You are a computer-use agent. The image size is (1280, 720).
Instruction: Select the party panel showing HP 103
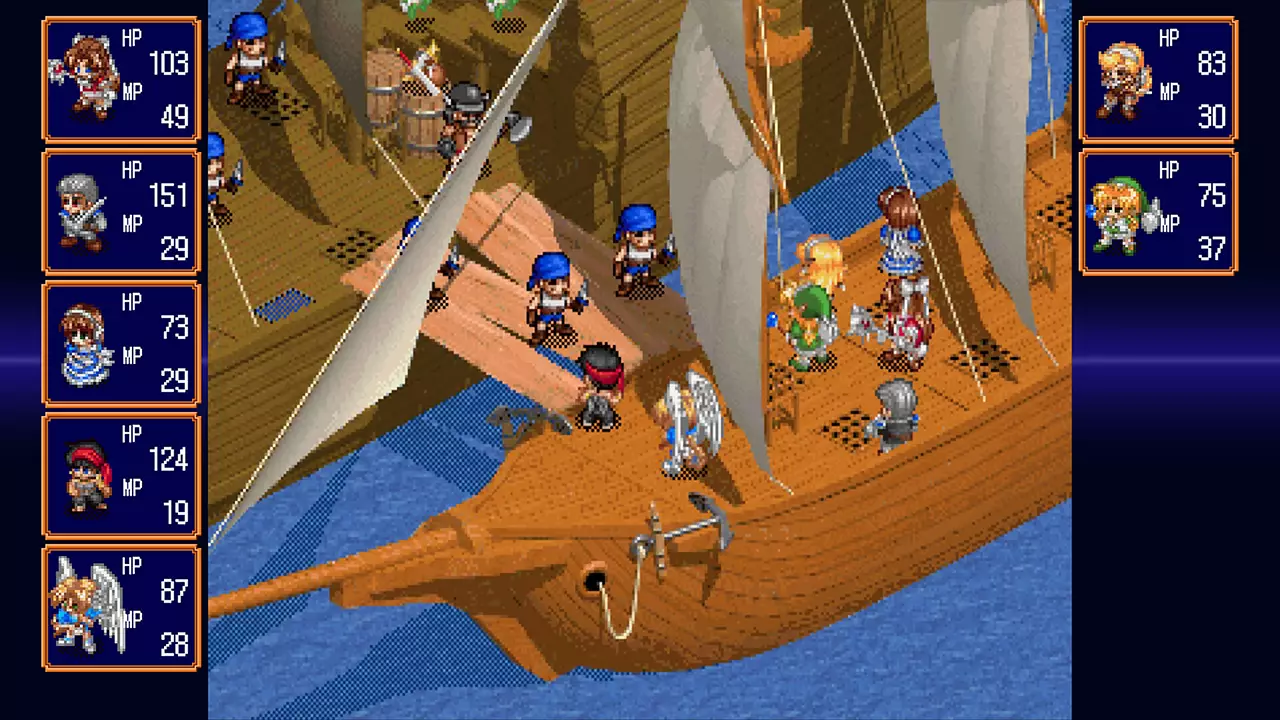[x=121, y=79]
